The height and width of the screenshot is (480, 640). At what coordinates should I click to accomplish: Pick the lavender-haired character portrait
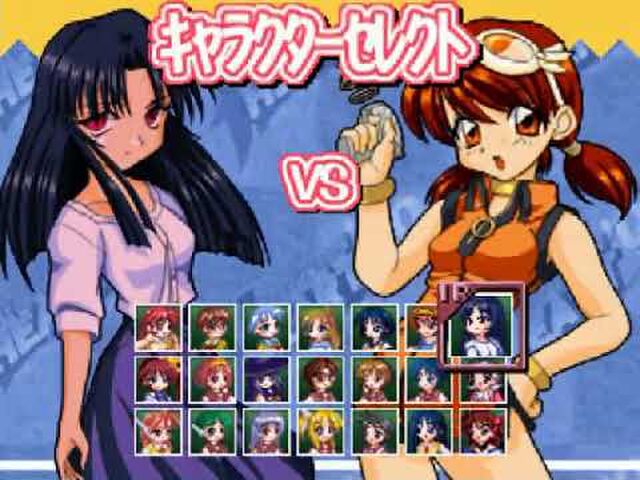click(267, 431)
